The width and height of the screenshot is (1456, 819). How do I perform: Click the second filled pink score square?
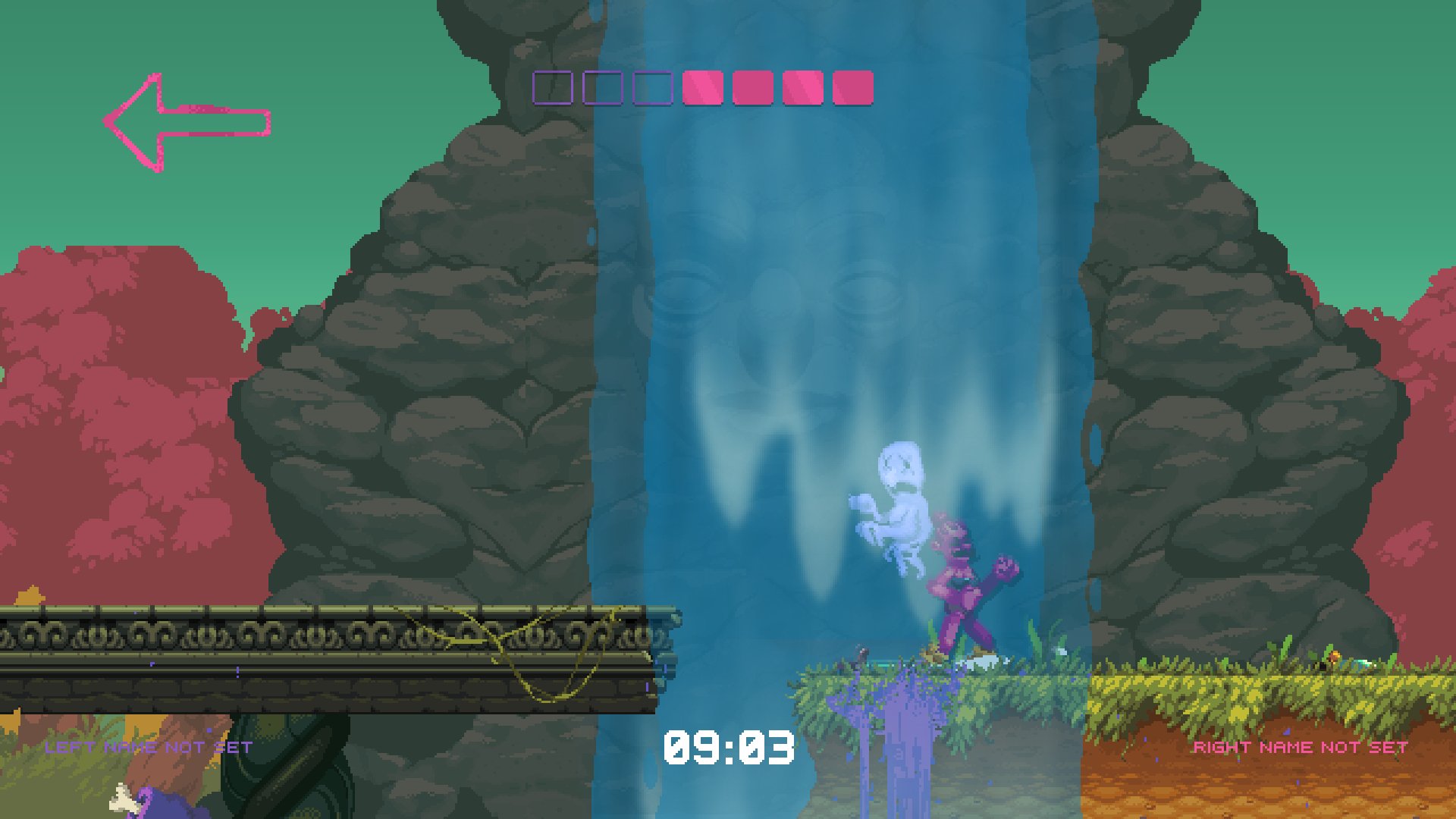pyautogui.click(x=751, y=89)
